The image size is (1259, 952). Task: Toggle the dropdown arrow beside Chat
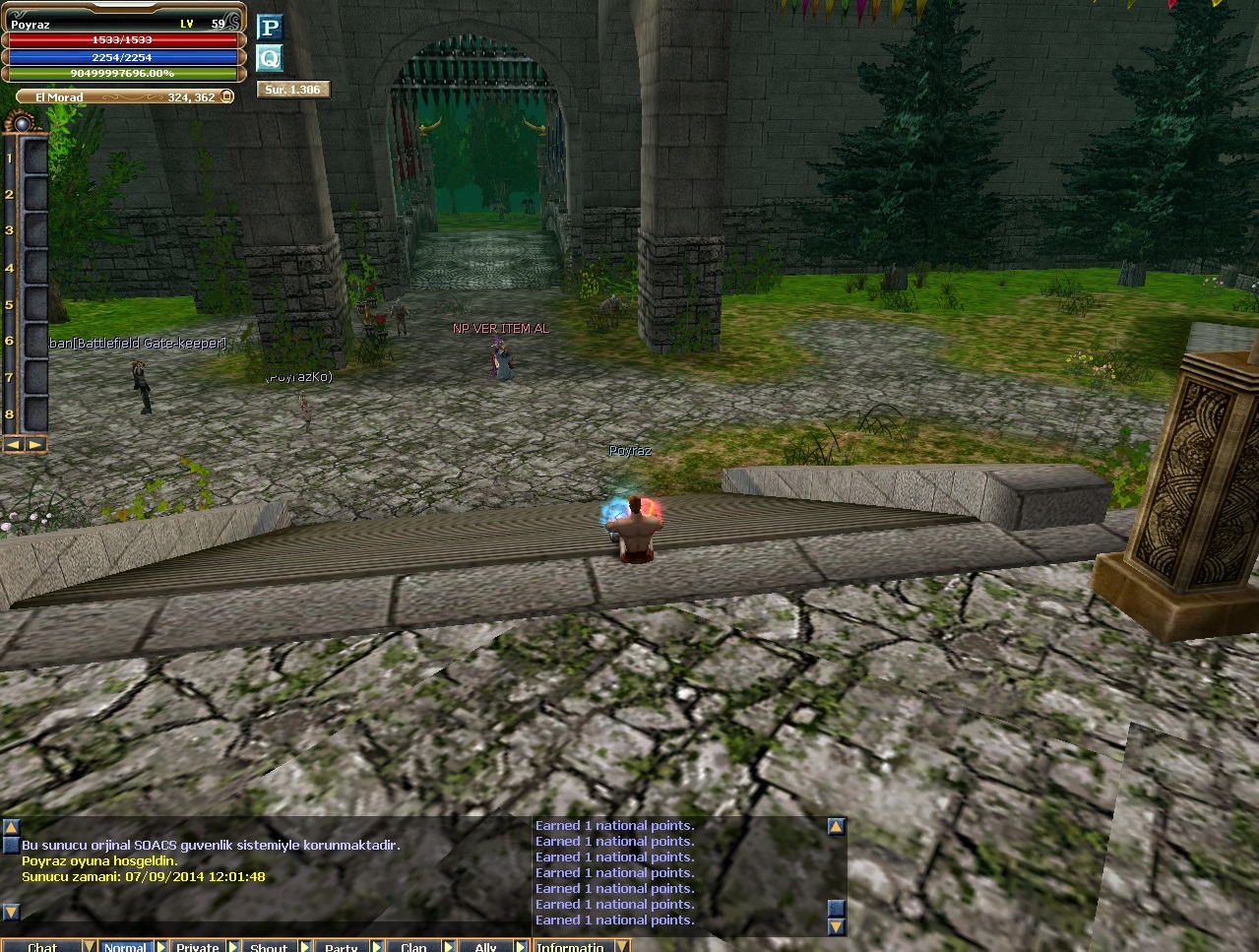tap(89, 946)
